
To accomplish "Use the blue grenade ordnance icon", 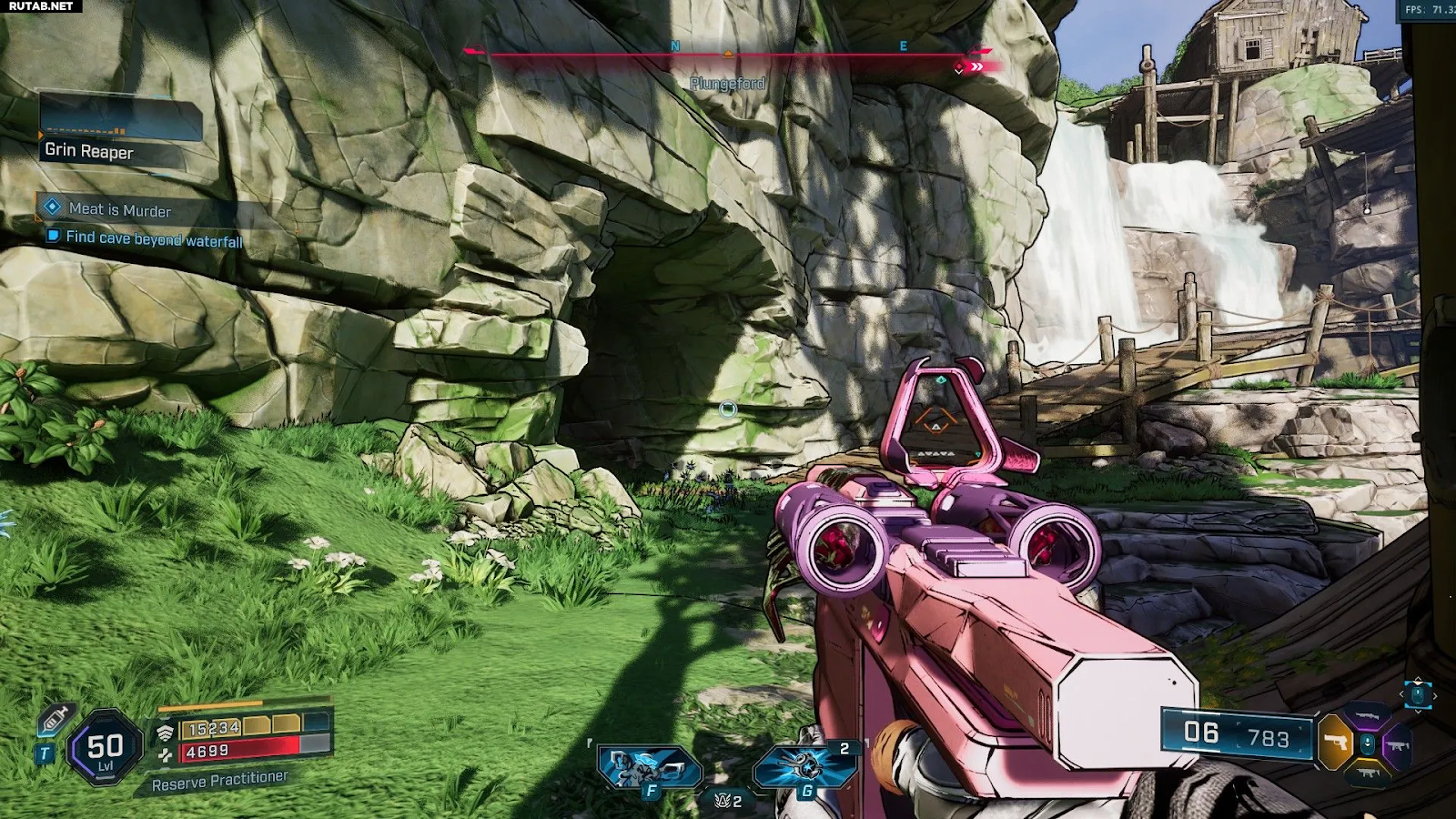I will point(804,766).
